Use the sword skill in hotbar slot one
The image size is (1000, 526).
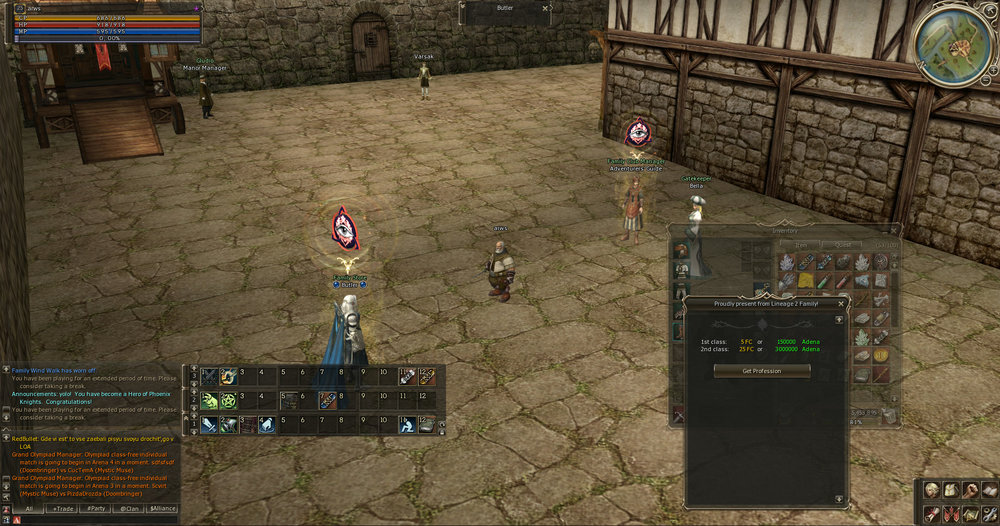click(x=208, y=376)
